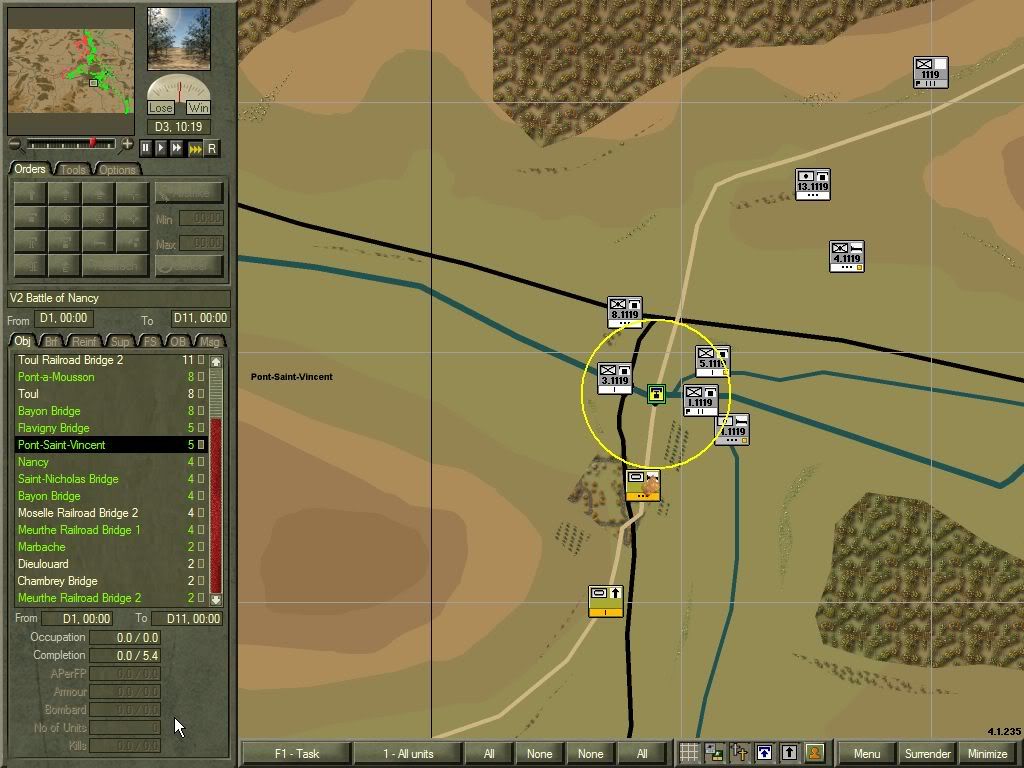Click the Surrender button
The image size is (1024, 768).
point(928,754)
